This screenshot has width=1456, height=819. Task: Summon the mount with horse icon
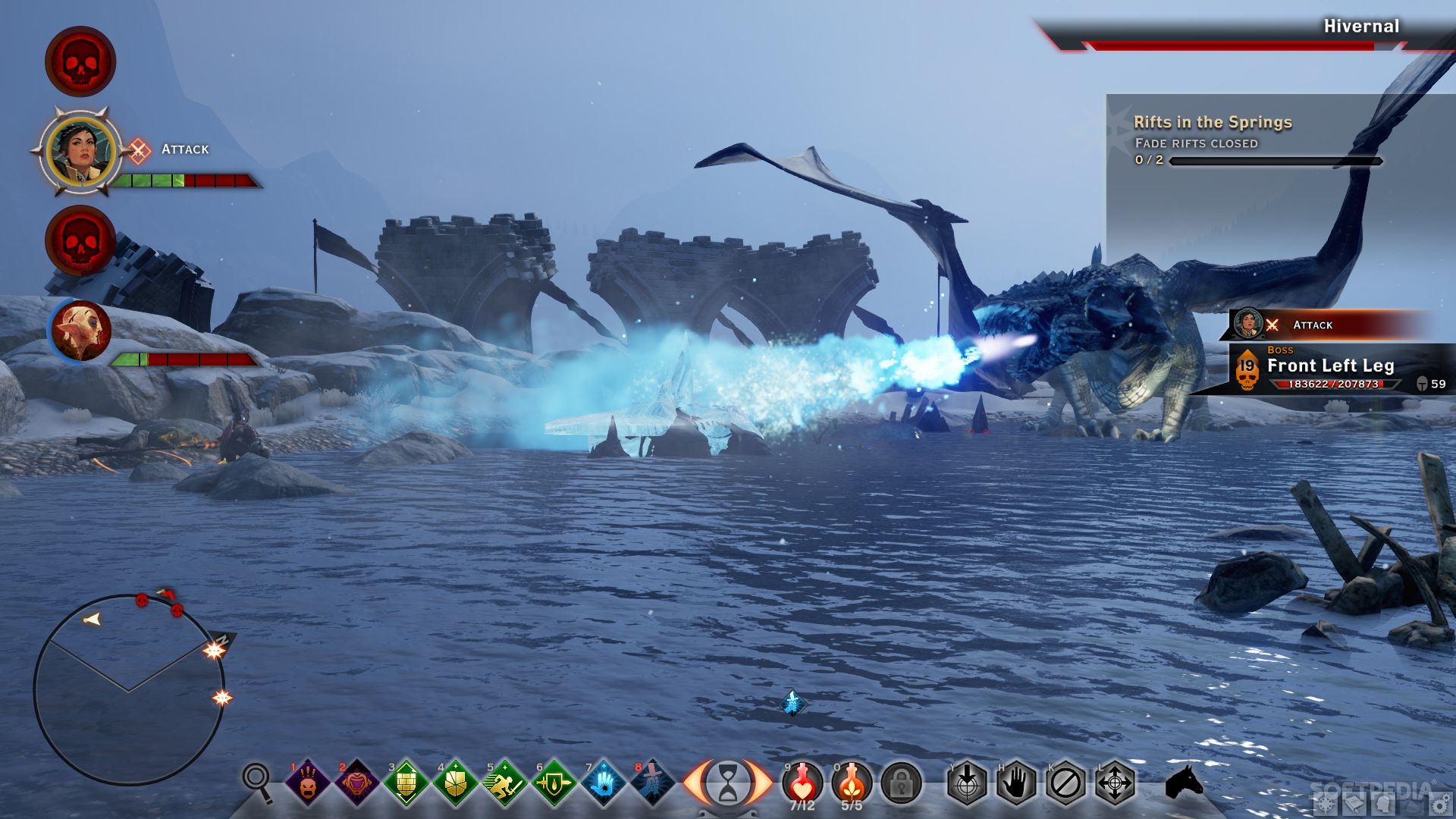[x=1183, y=781]
